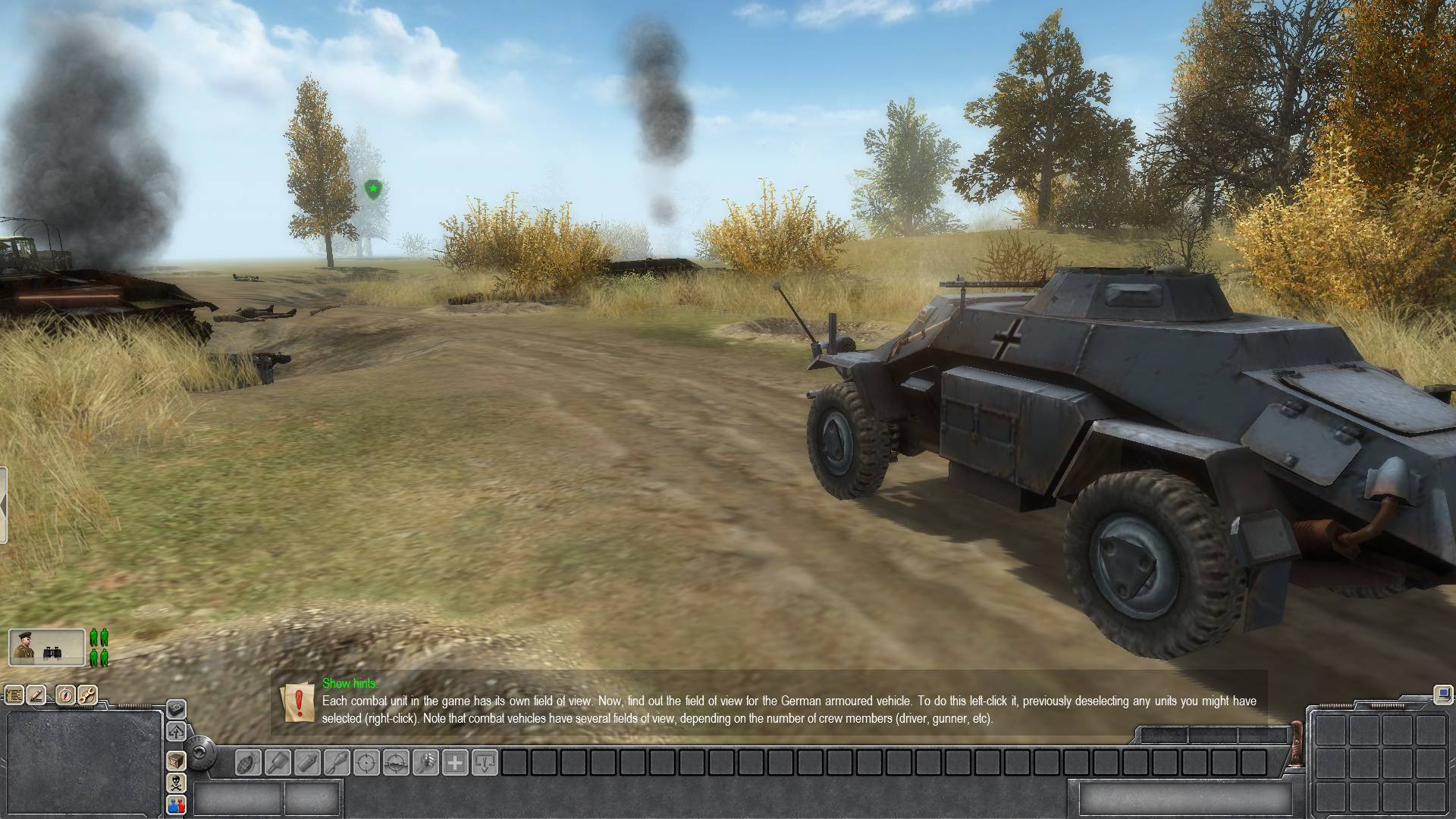This screenshot has width=1456, height=819.
Task: Click the blue and red soldiers button
Action: coord(176,805)
